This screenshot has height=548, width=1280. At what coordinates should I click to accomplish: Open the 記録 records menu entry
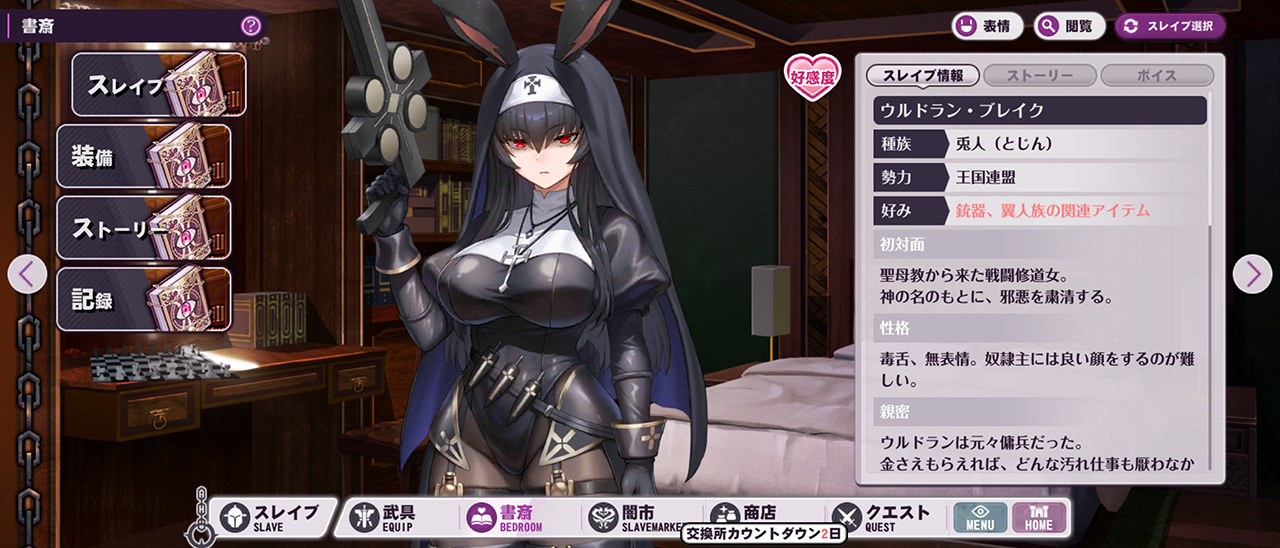143,299
